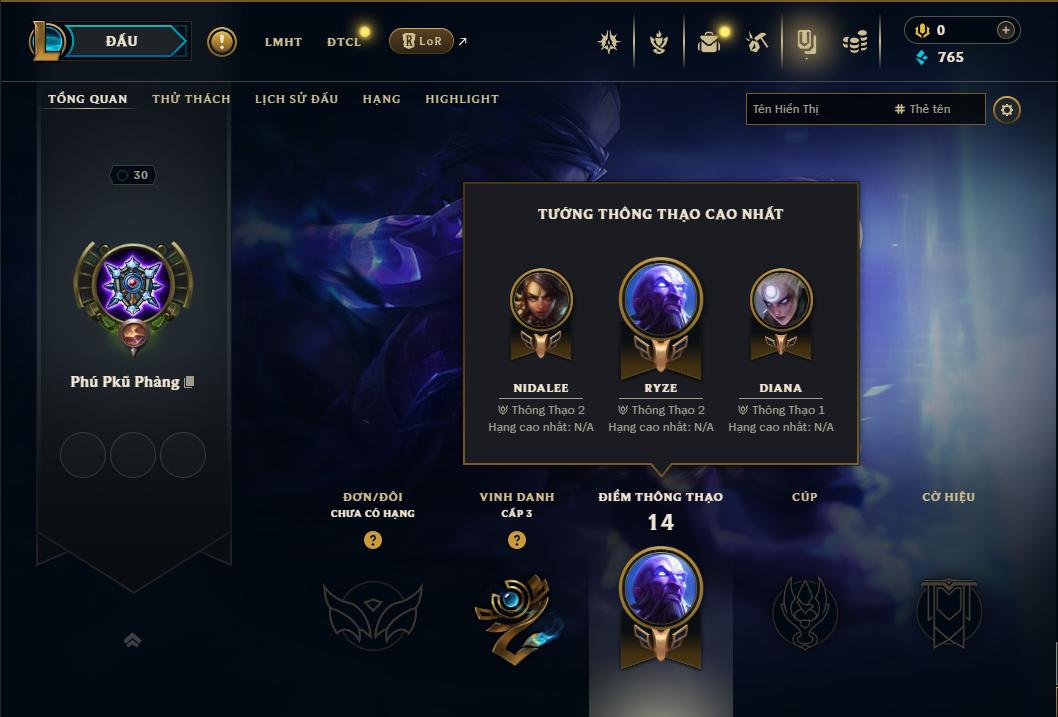Click the VINH DANH honor emblem
Screen dimensions: 1058x717
(516, 613)
